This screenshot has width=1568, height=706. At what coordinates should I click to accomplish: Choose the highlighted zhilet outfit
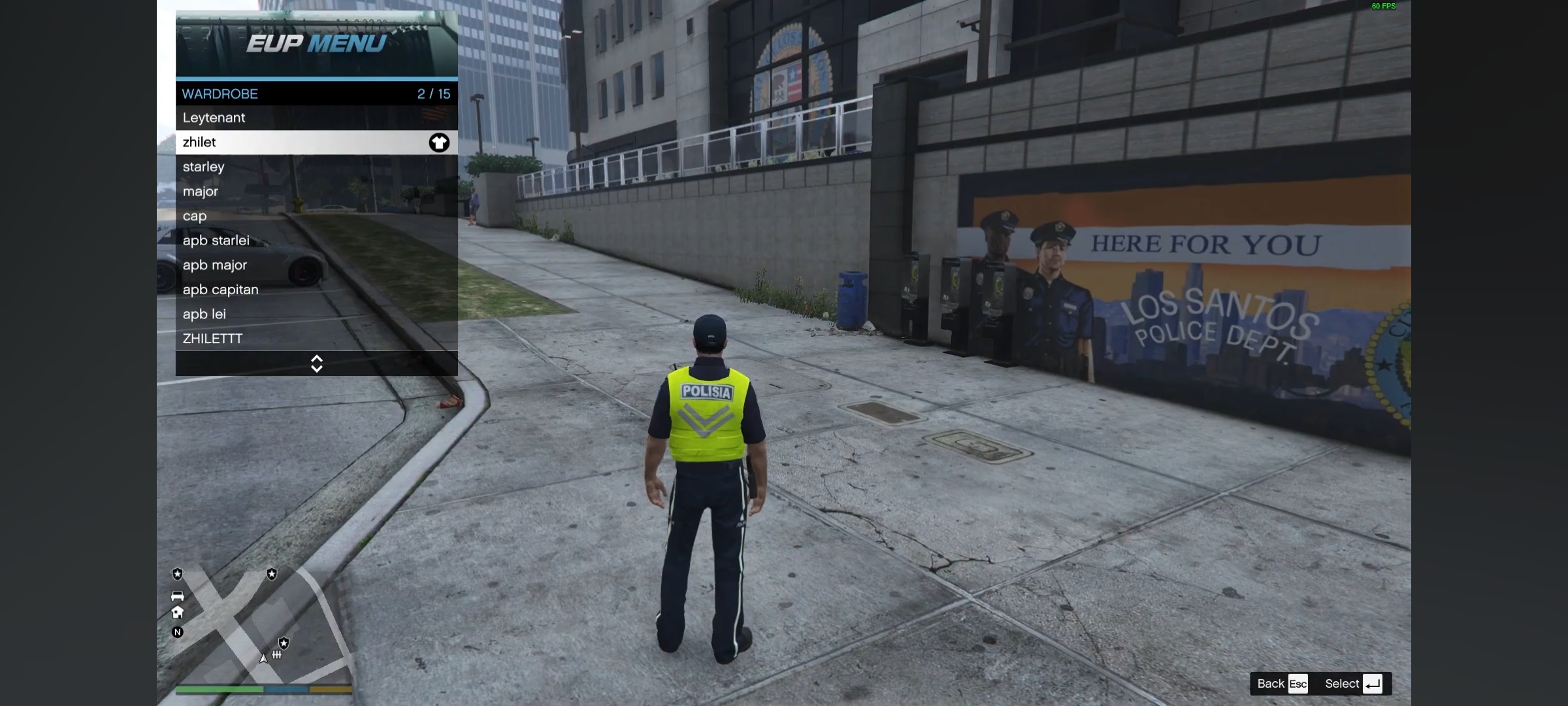(x=316, y=143)
